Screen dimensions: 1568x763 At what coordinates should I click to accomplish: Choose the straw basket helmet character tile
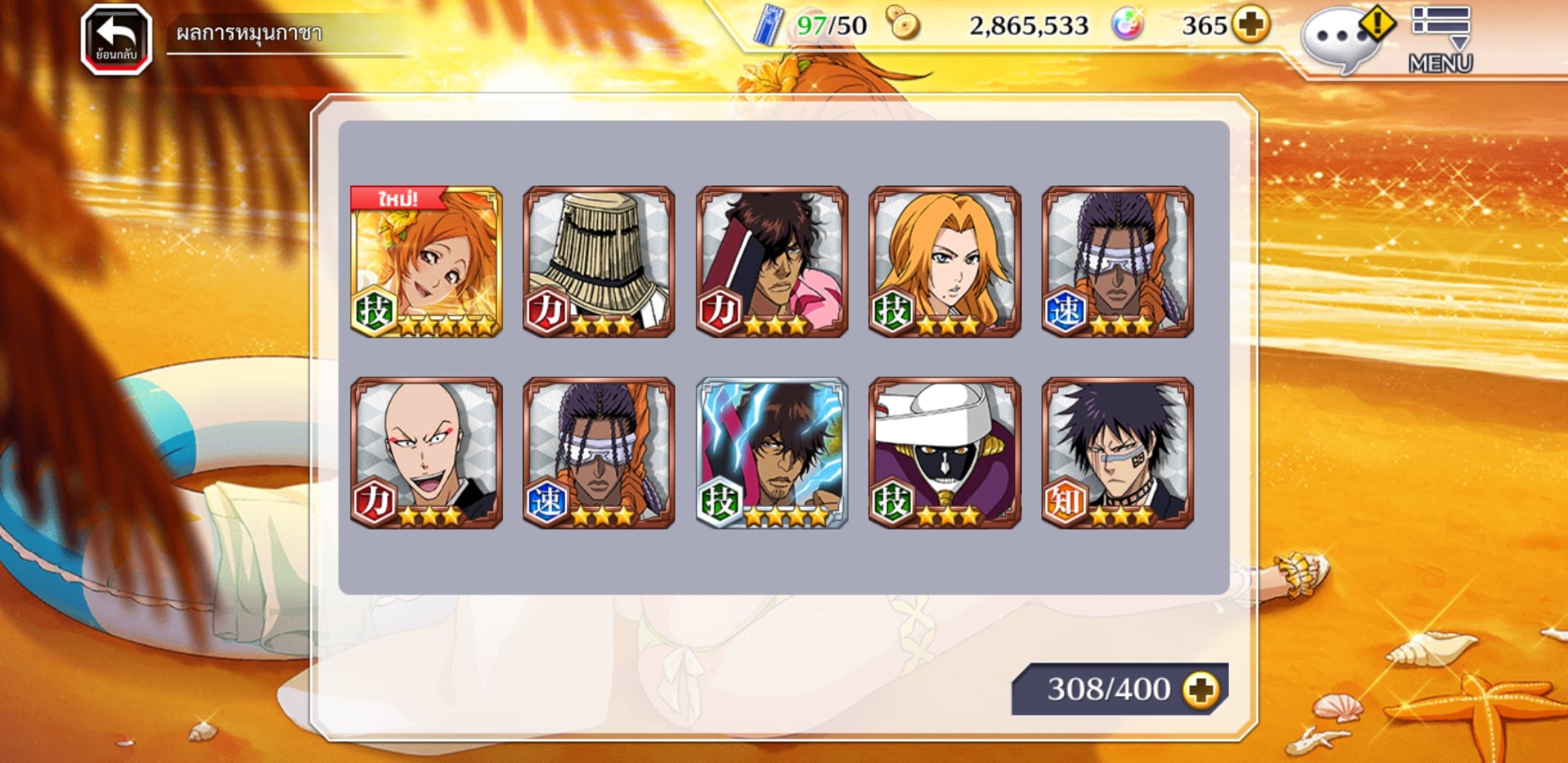point(599,261)
